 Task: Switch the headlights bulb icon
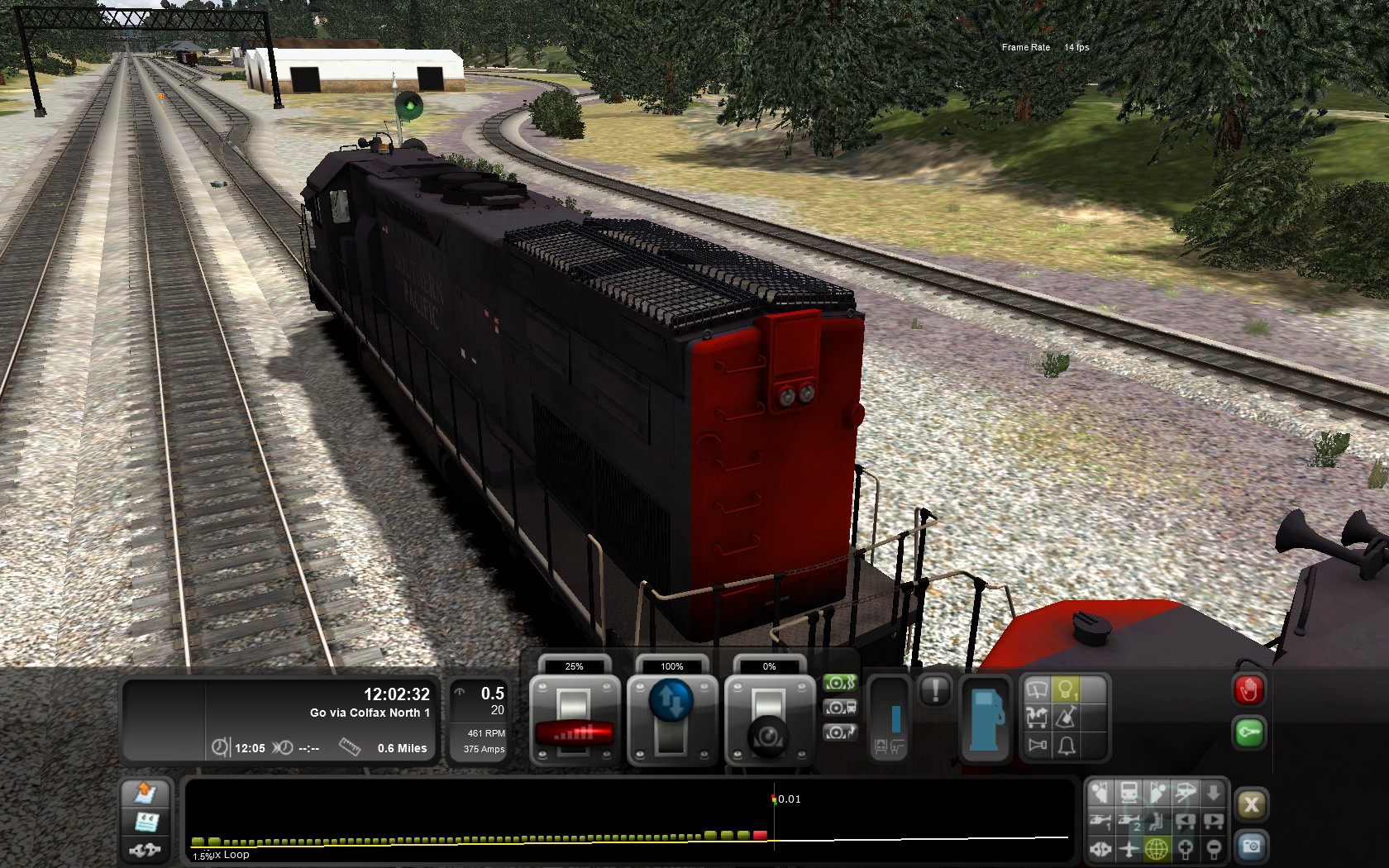click(x=1067, y=689)
